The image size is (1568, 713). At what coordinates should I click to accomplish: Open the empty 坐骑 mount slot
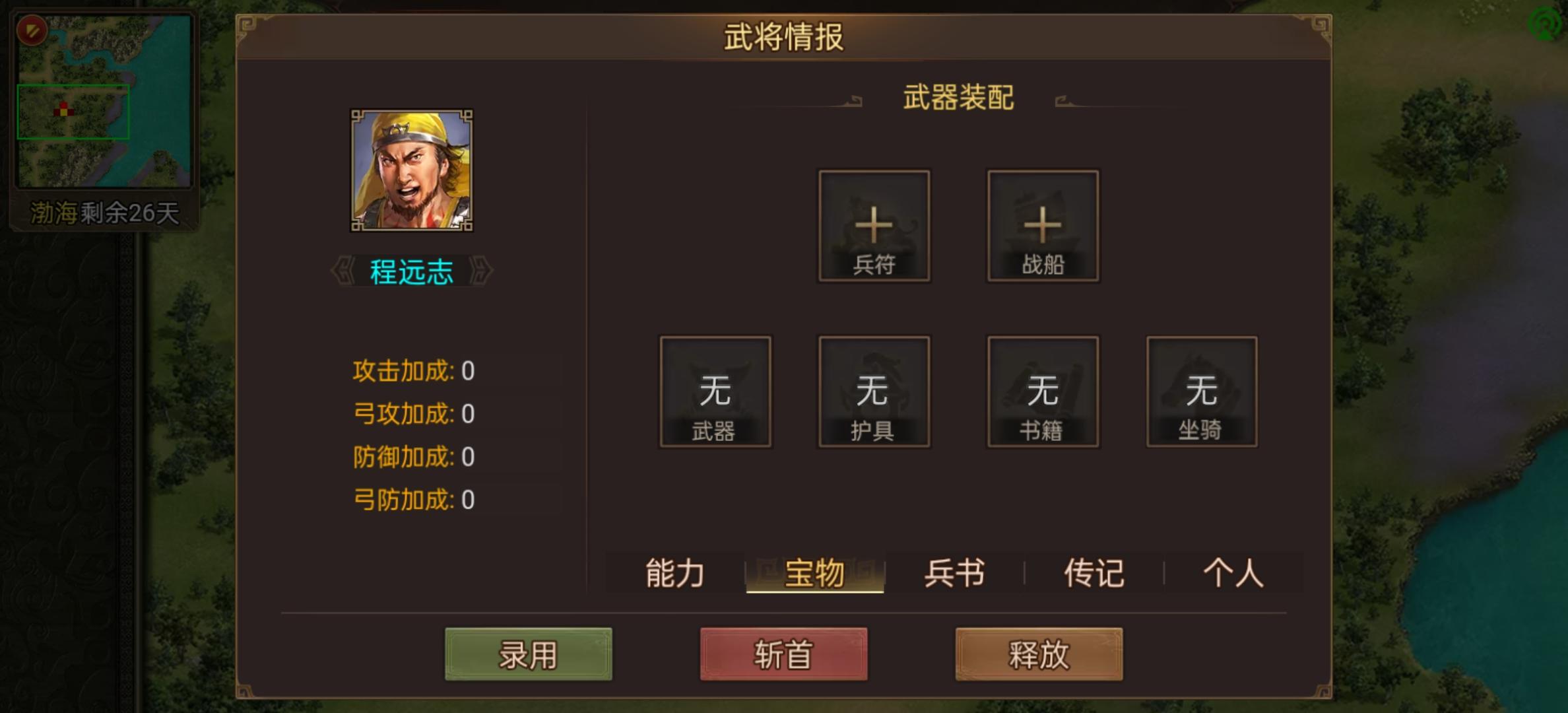[x=1201, y=393]
